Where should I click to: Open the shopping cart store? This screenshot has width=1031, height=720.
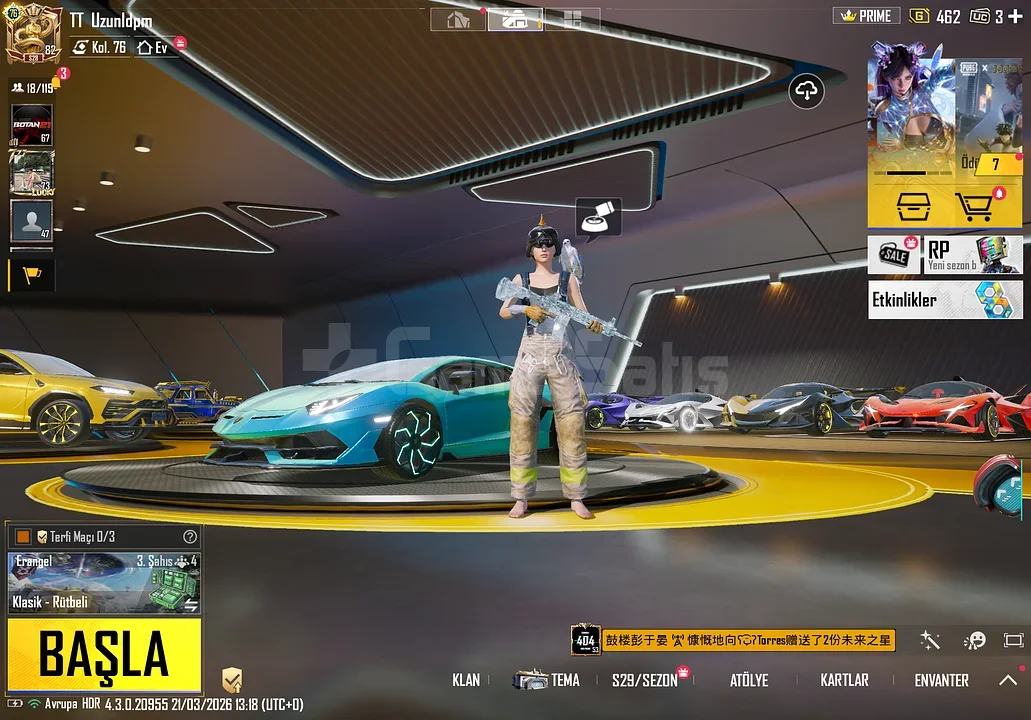(984, 206)
